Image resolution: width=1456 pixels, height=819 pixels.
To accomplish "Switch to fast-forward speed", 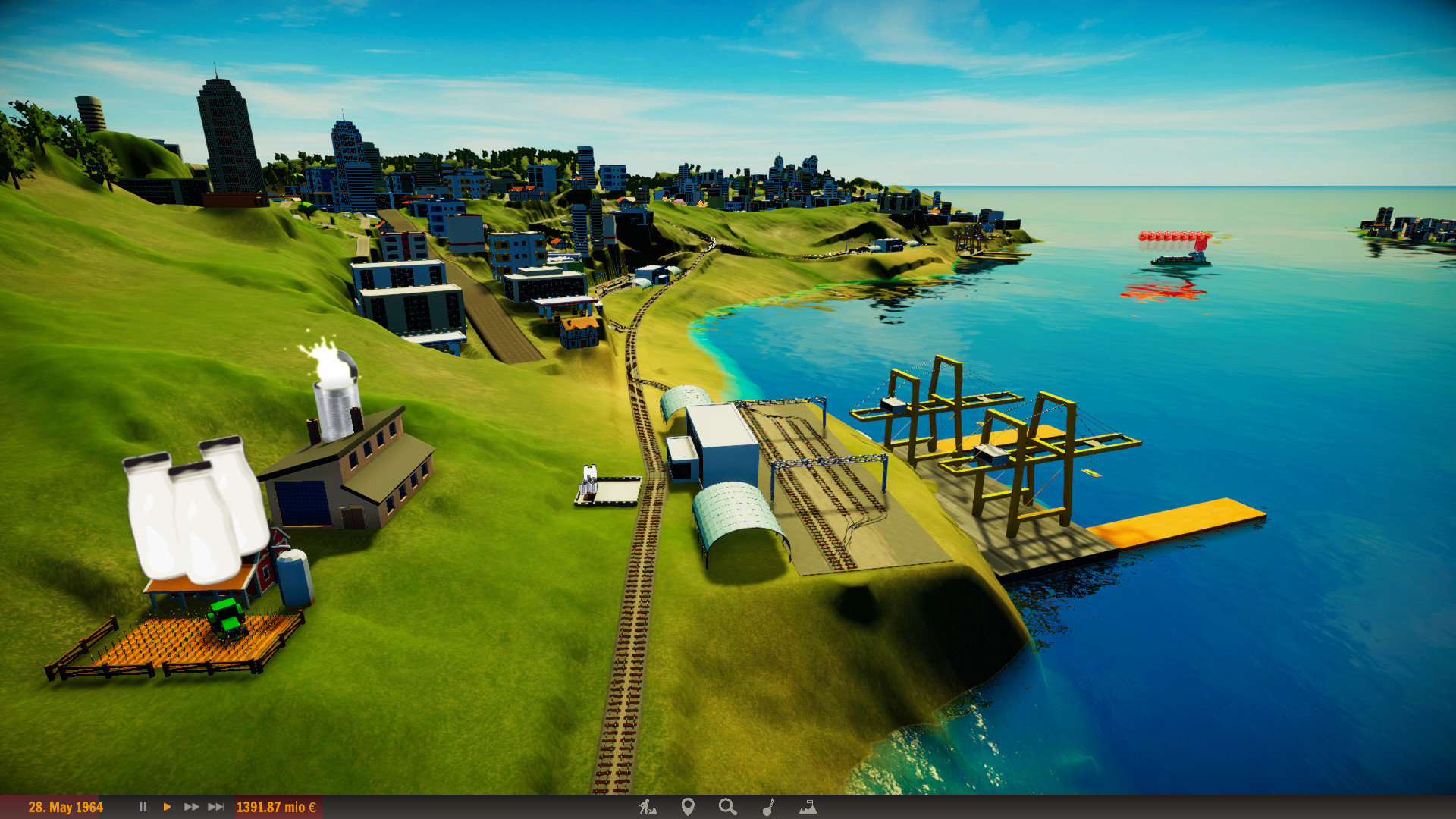I will pyautogui.click(x=191, y=807).
